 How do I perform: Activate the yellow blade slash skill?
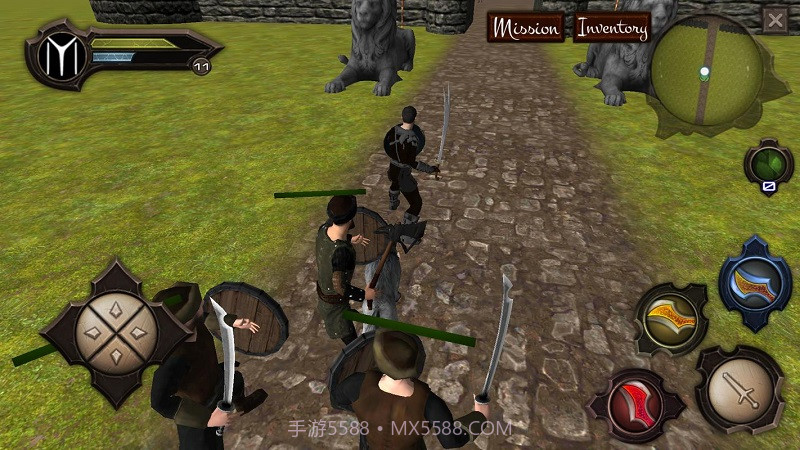[670, 319]
